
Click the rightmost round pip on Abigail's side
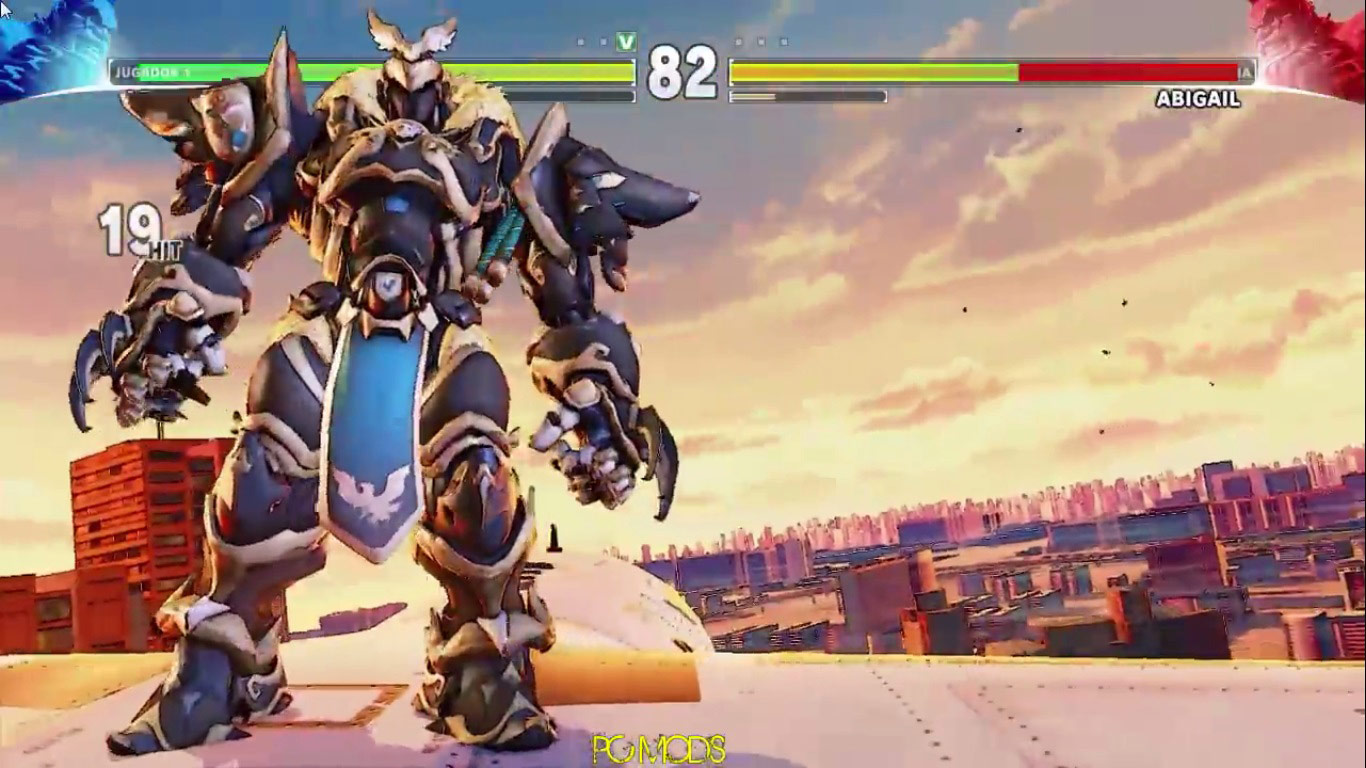click(783, 42)
